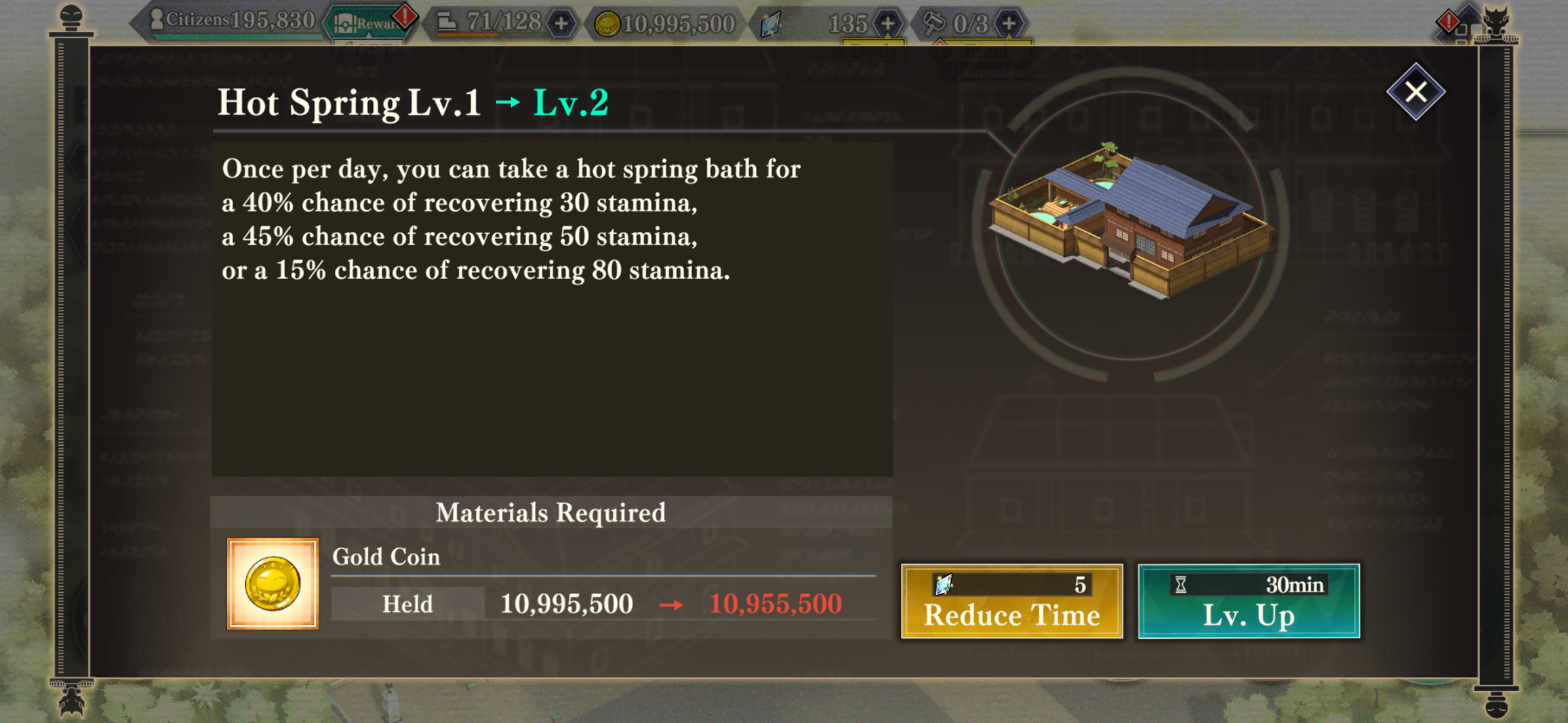Open the Rewards button in the top bar
The height and width of the screenshot is (723, 1568).
367,24
